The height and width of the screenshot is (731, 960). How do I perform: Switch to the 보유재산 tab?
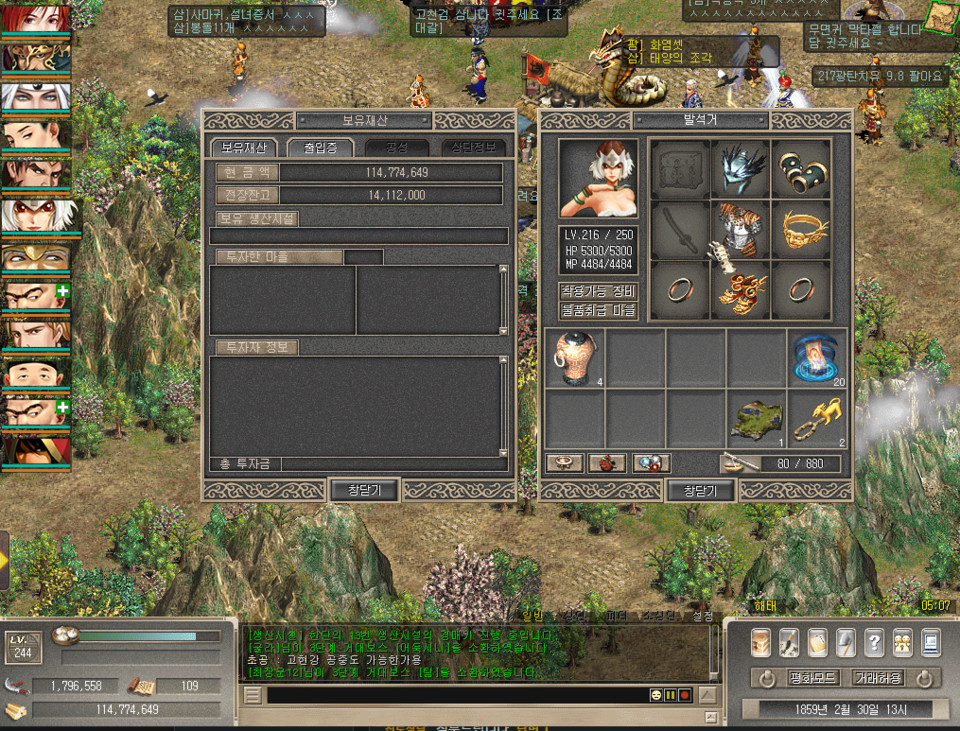243,147
